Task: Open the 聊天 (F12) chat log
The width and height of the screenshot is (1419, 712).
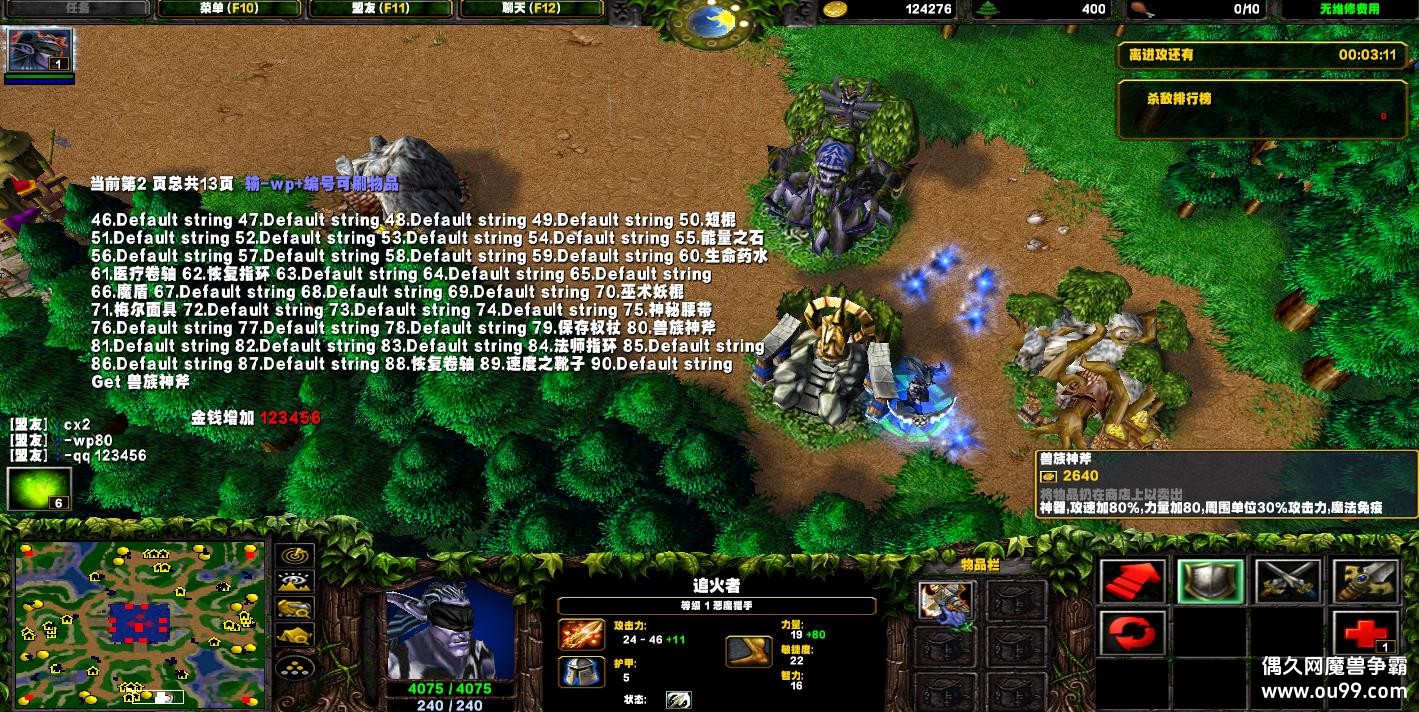Action: tap(531, 9)
